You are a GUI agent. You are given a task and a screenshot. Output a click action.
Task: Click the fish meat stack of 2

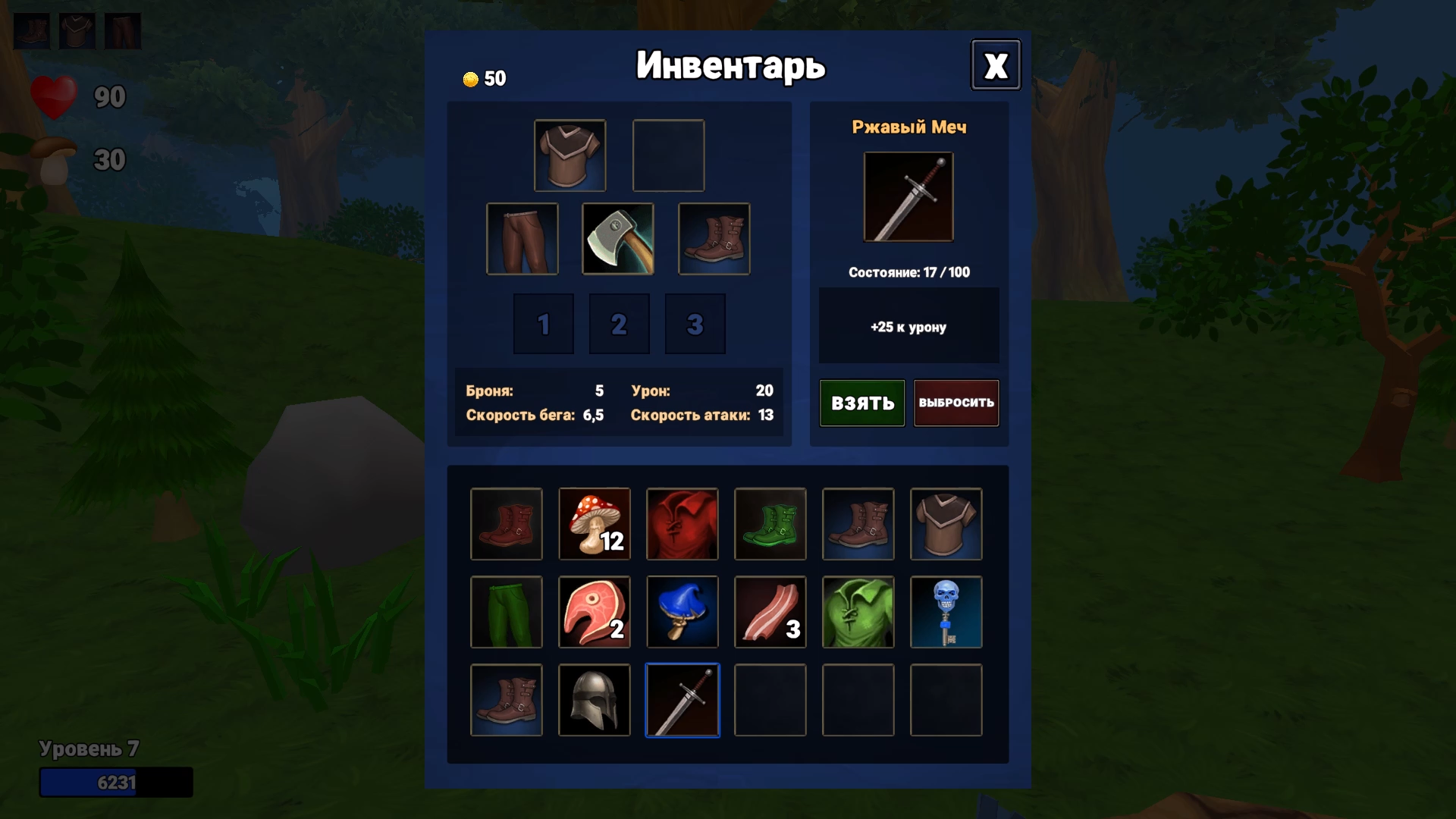pyautogui.click(x=595, y=612)
